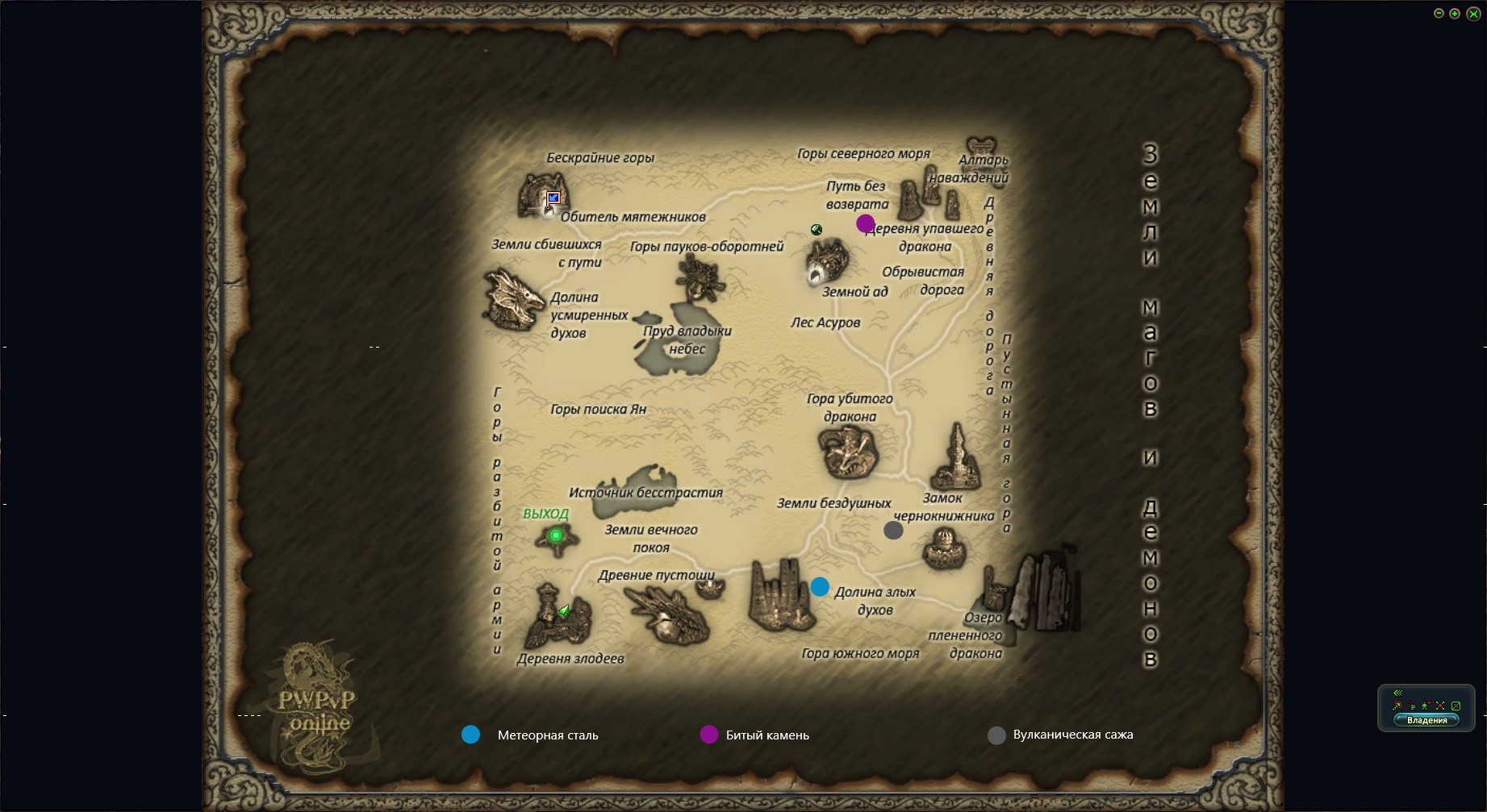Zoom out the map with minus button
The image size is (1487, 812).
click(x=1439, y=14)
